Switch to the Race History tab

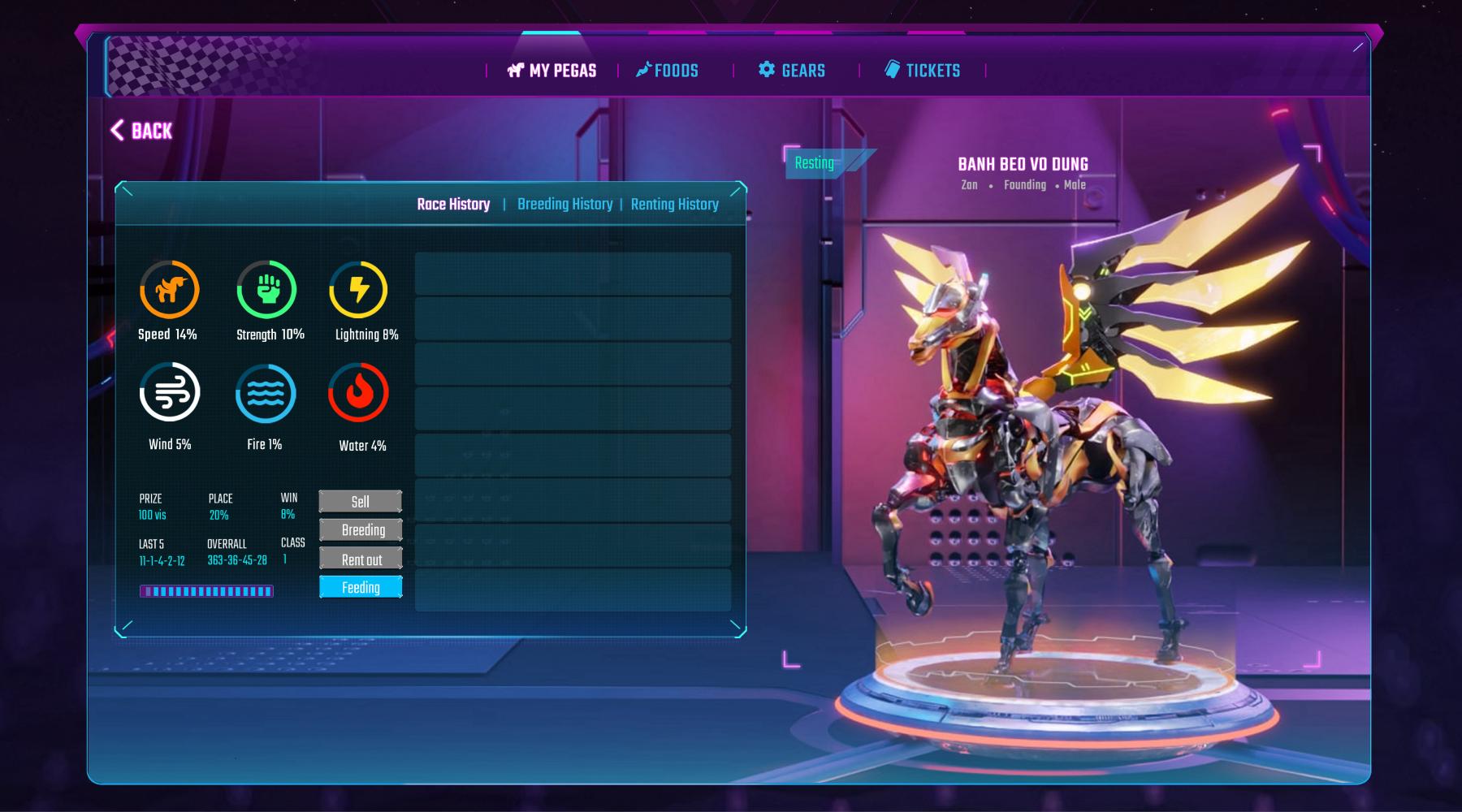pos(453,205)
